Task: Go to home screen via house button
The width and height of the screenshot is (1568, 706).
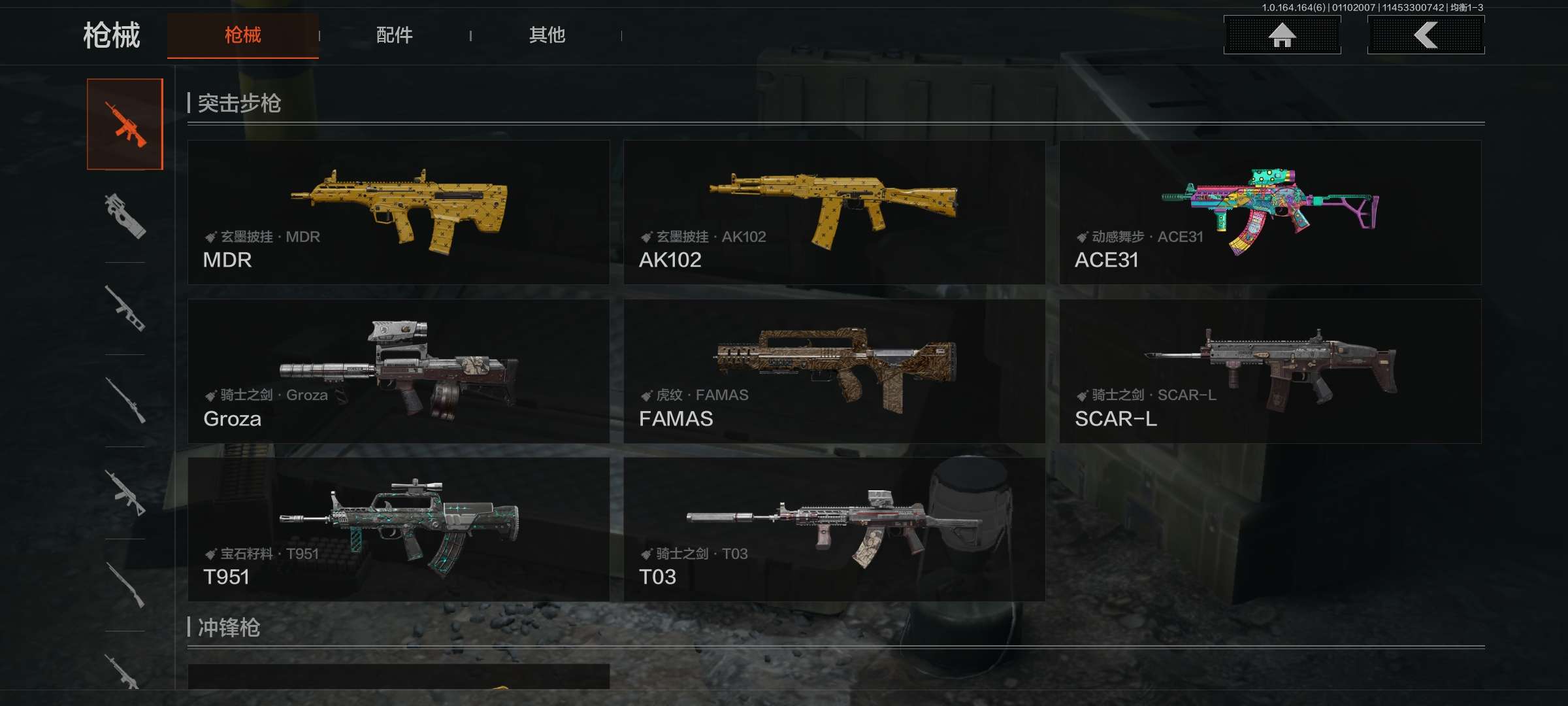Action: [x=1282, y=35]
